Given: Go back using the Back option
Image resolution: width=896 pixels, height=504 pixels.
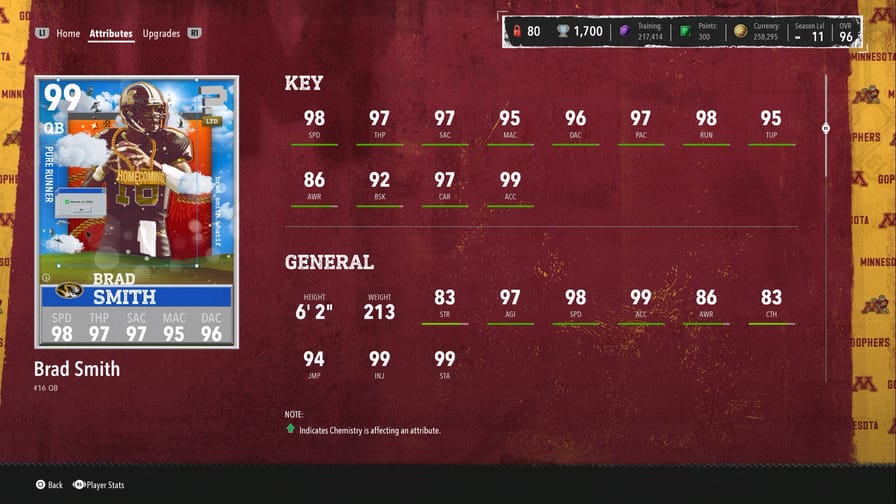Looking at the screenshot, I should [49, 485].
